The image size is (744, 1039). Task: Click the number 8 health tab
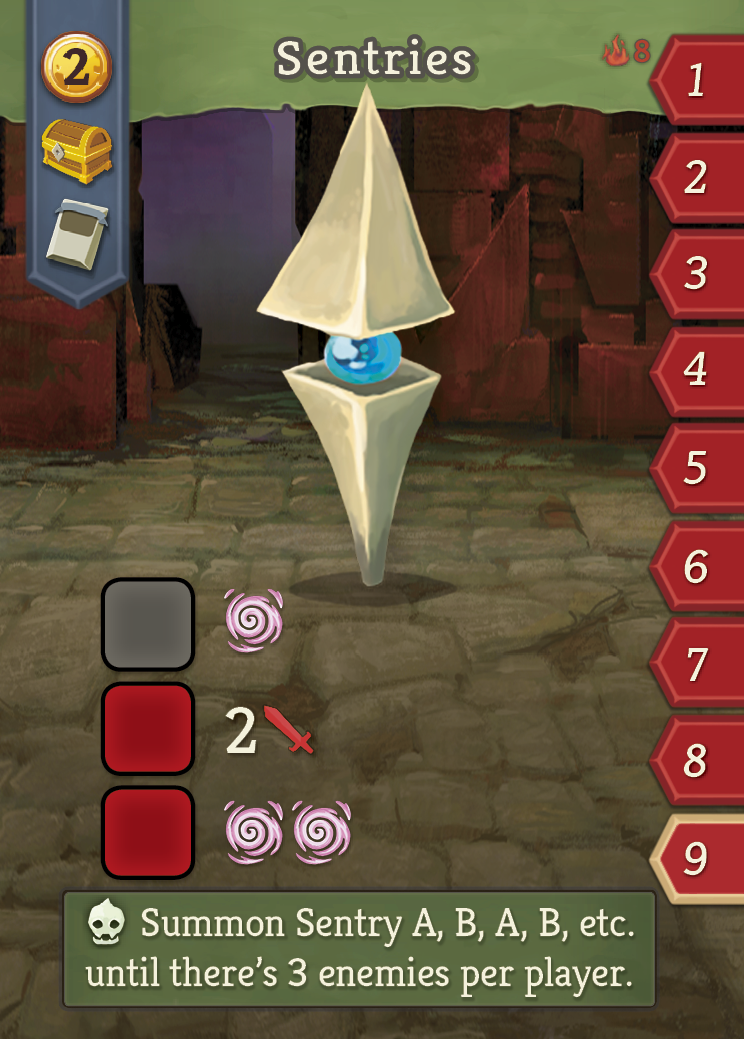pyautogui.click(x=697, y=761)
